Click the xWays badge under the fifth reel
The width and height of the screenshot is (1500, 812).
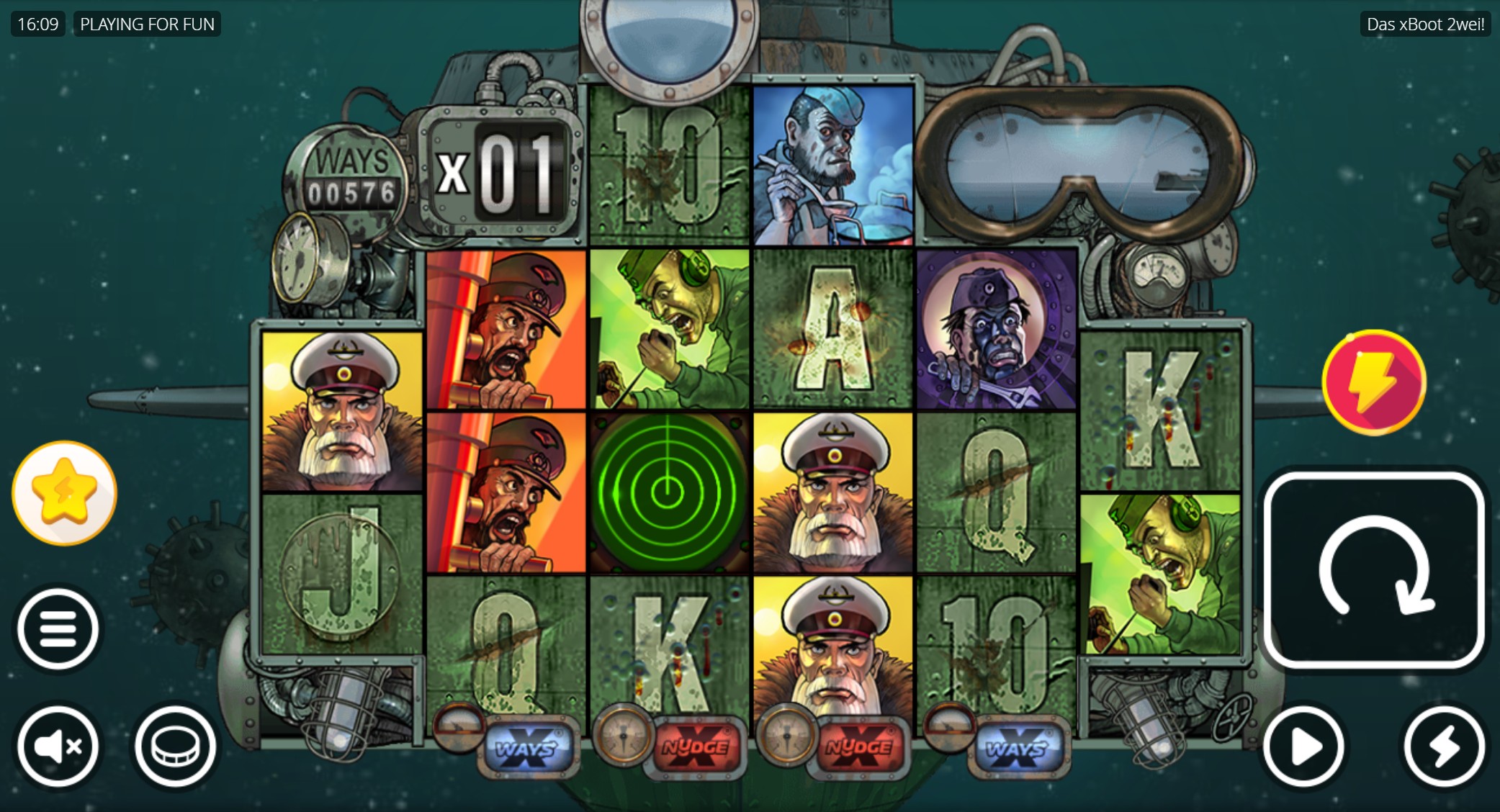pos(1023,747)
